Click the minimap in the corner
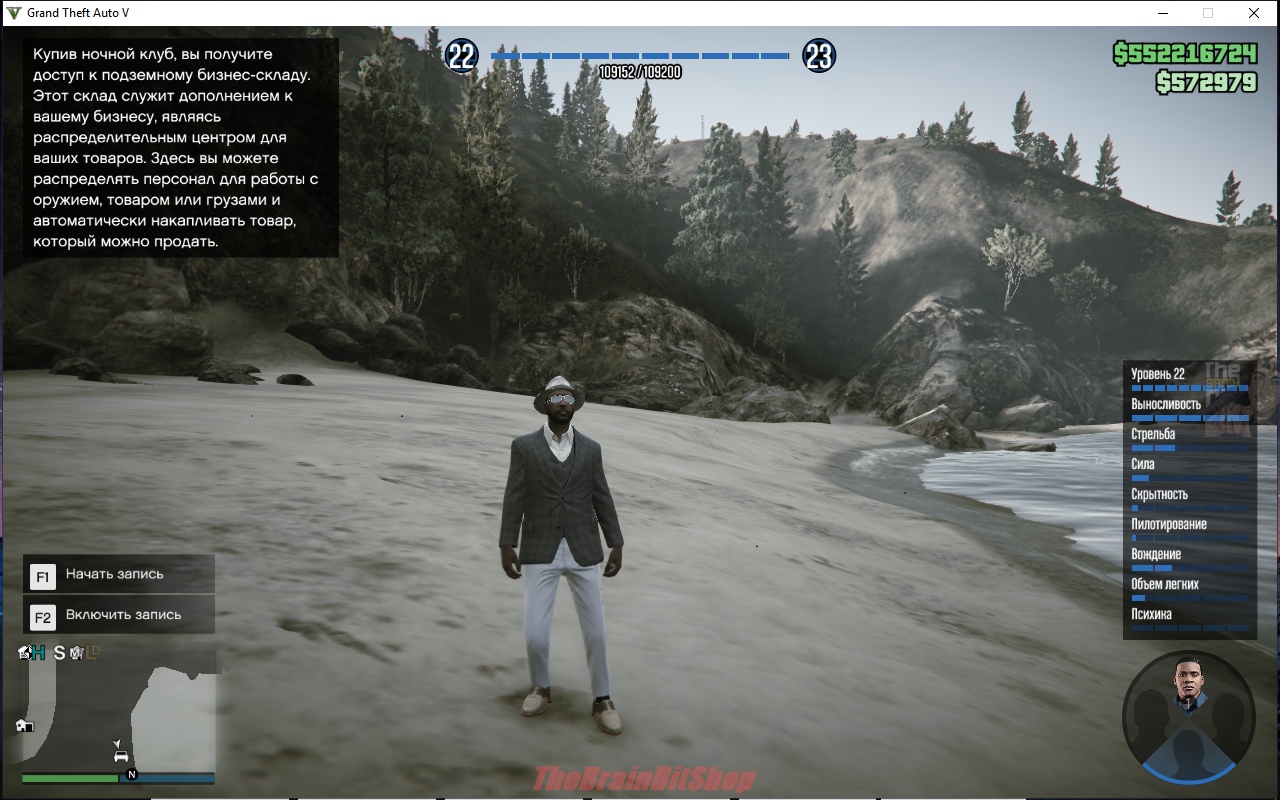 pyautogui.click(x=118, y=714)
